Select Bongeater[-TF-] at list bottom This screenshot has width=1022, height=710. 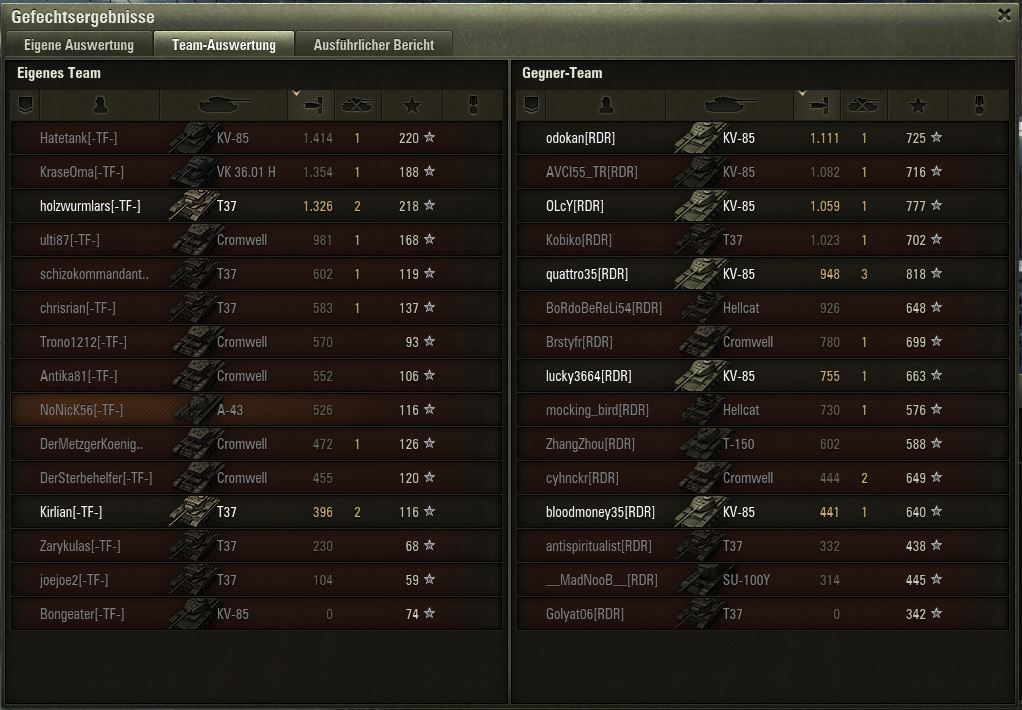tap(256, 614)
